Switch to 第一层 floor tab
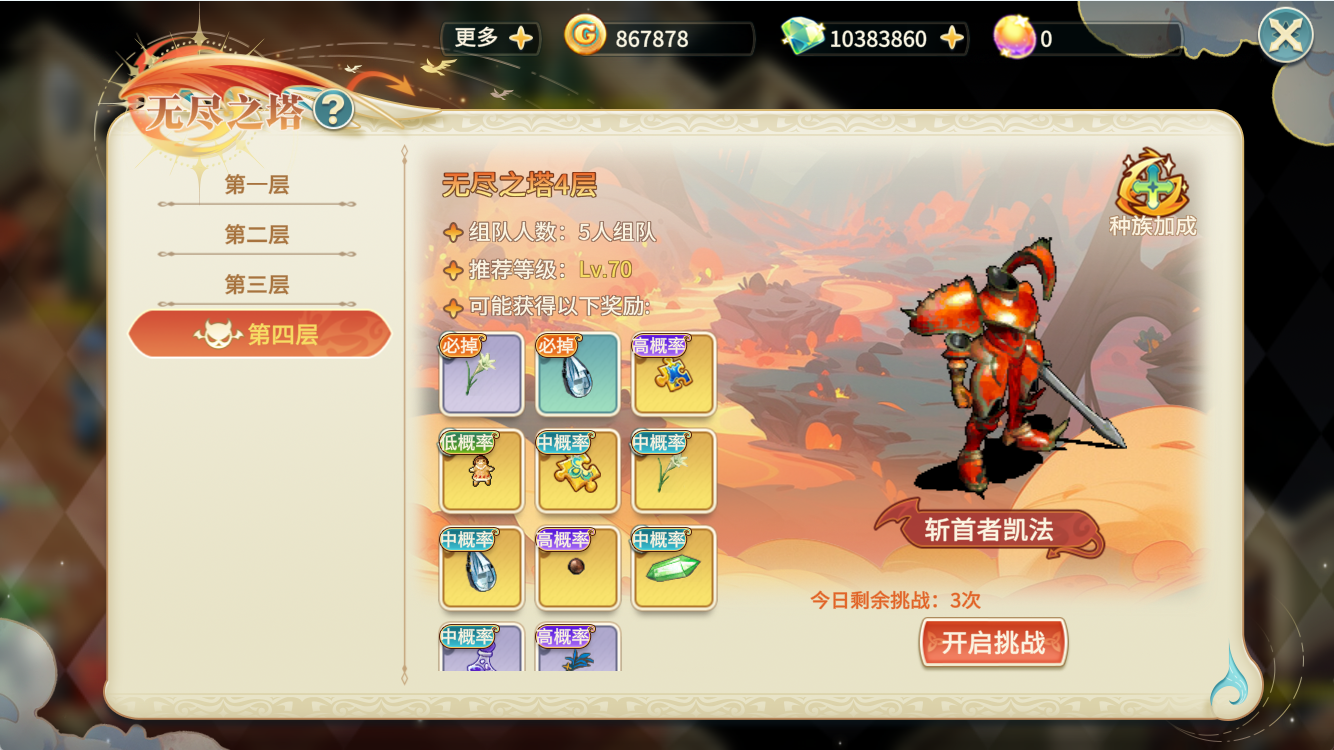Screen dimensions: 1334x750 click(257, 185)
